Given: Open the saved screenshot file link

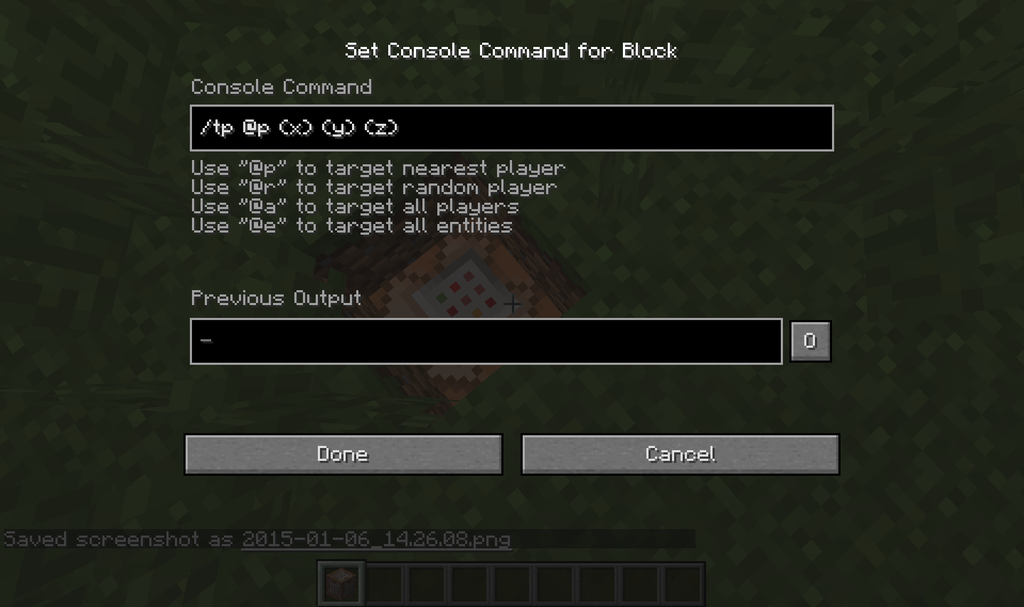Looking at the screenshot, I should pos(376,540).
